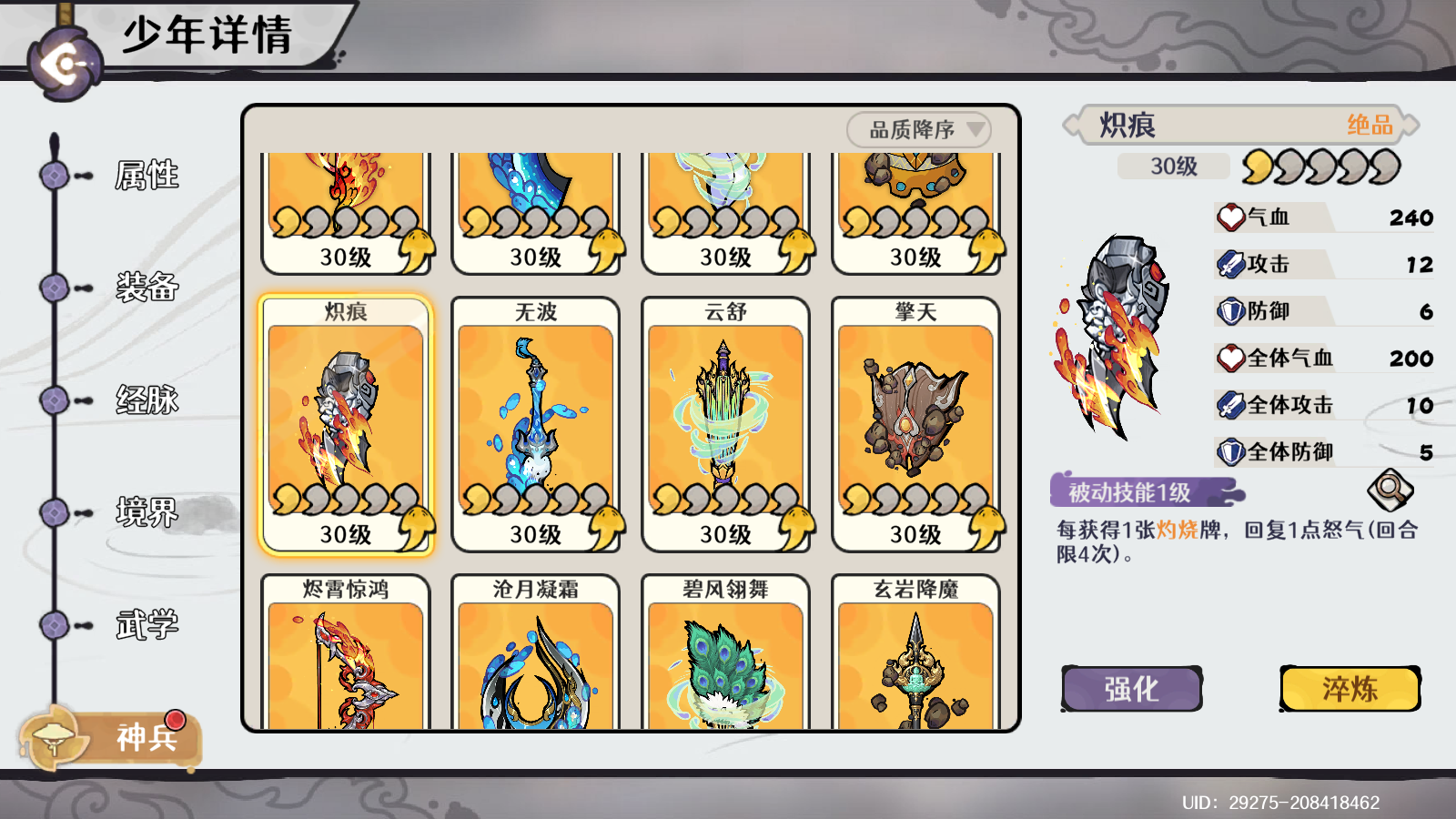This screenshot has width=1456, height=819.
Task: Click the shield icon beside 全体防御
Action: (x=1230, y=451)
